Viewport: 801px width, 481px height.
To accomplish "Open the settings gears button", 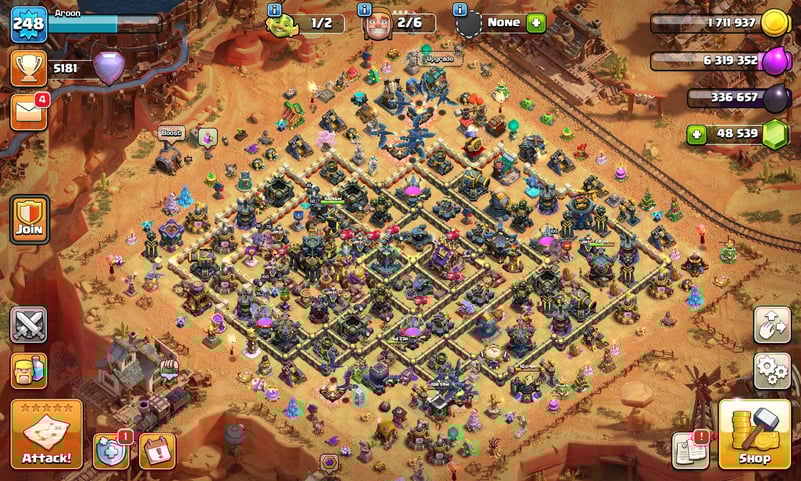I will (x=772, y=371).
